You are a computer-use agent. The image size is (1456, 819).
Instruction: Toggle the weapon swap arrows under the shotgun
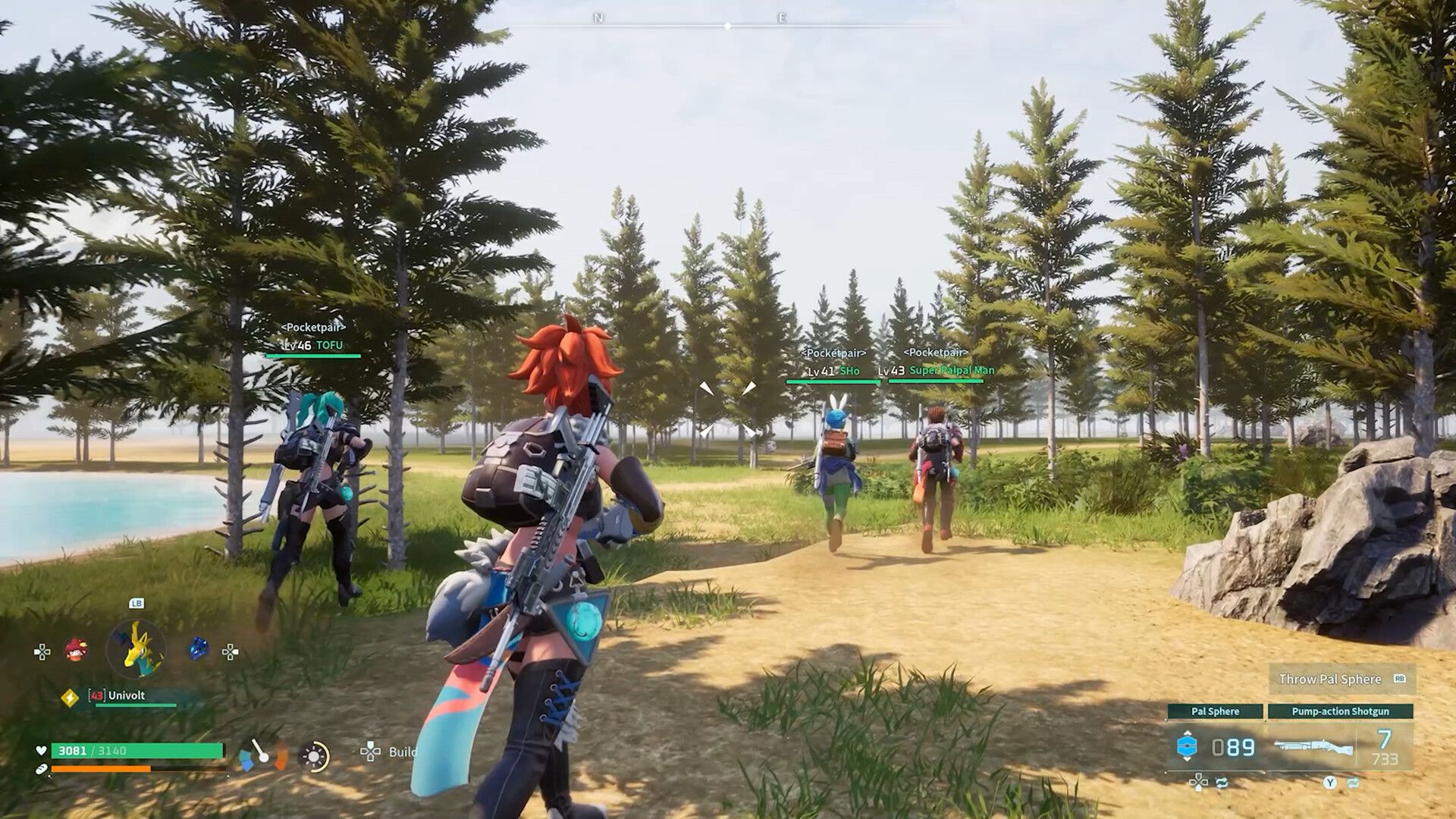[1354, 782]
